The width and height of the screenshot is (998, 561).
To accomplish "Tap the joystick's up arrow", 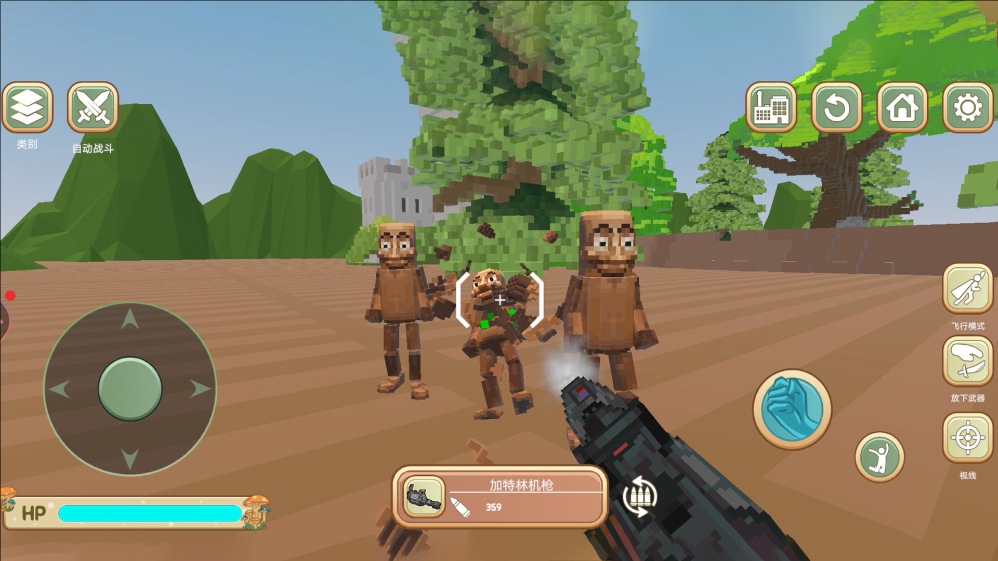I will (x=130, y=320).
